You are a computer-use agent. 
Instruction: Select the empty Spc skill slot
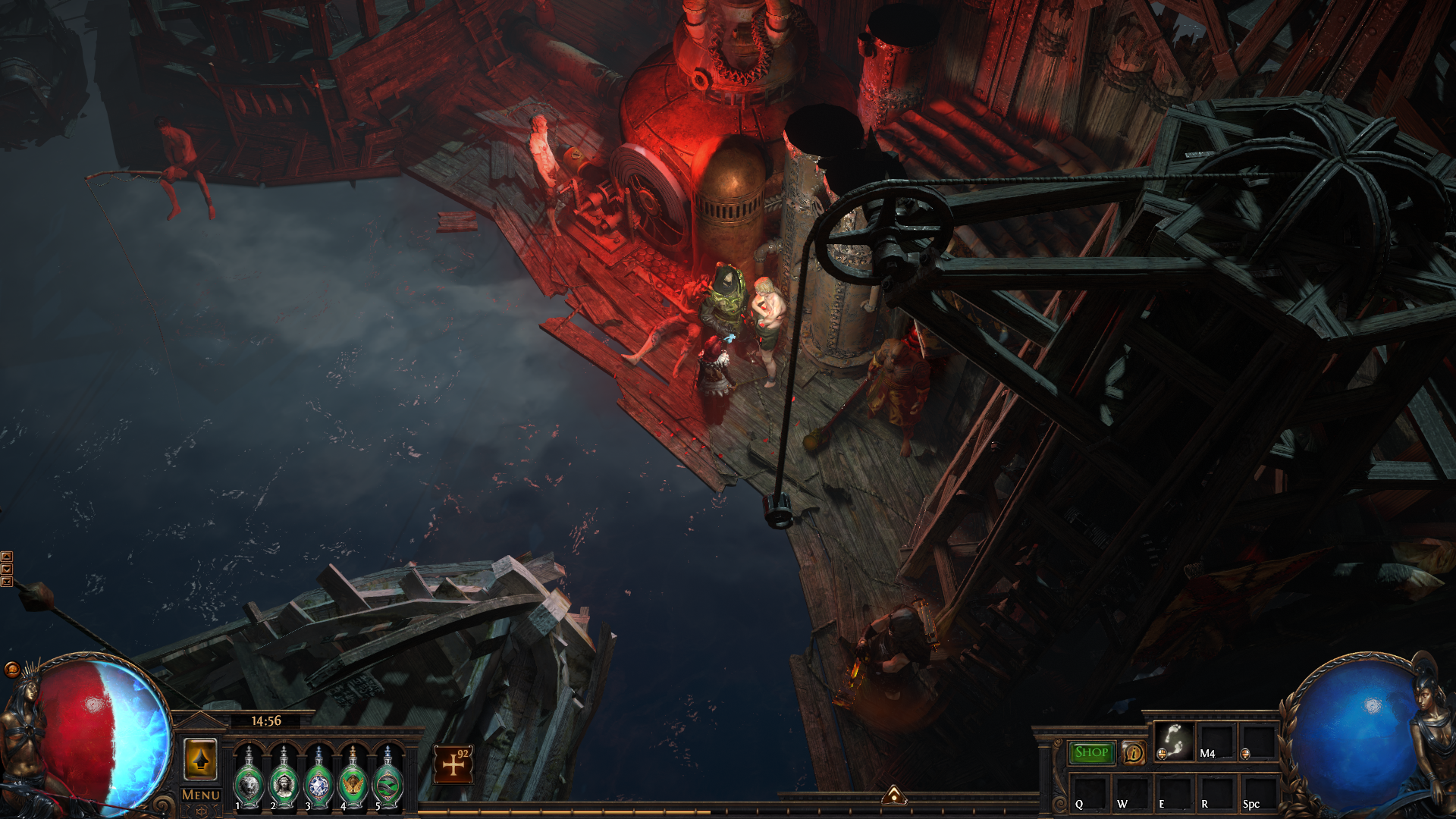[1259, 792]
